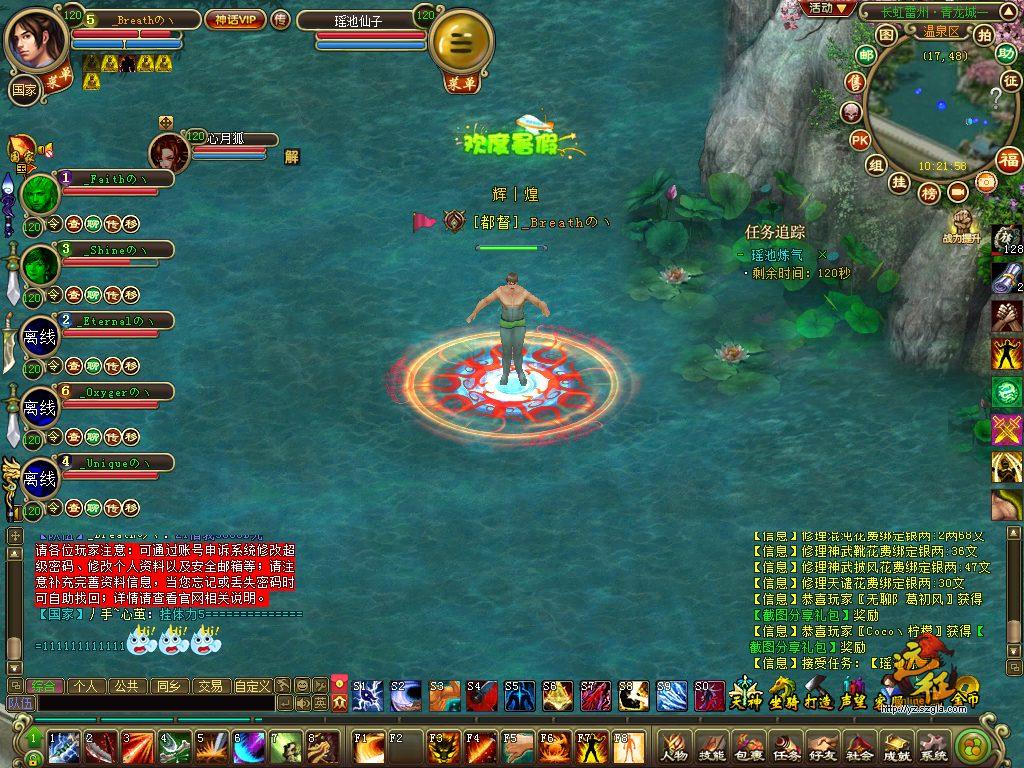Click the 神话VIP button

coord(235,19)
